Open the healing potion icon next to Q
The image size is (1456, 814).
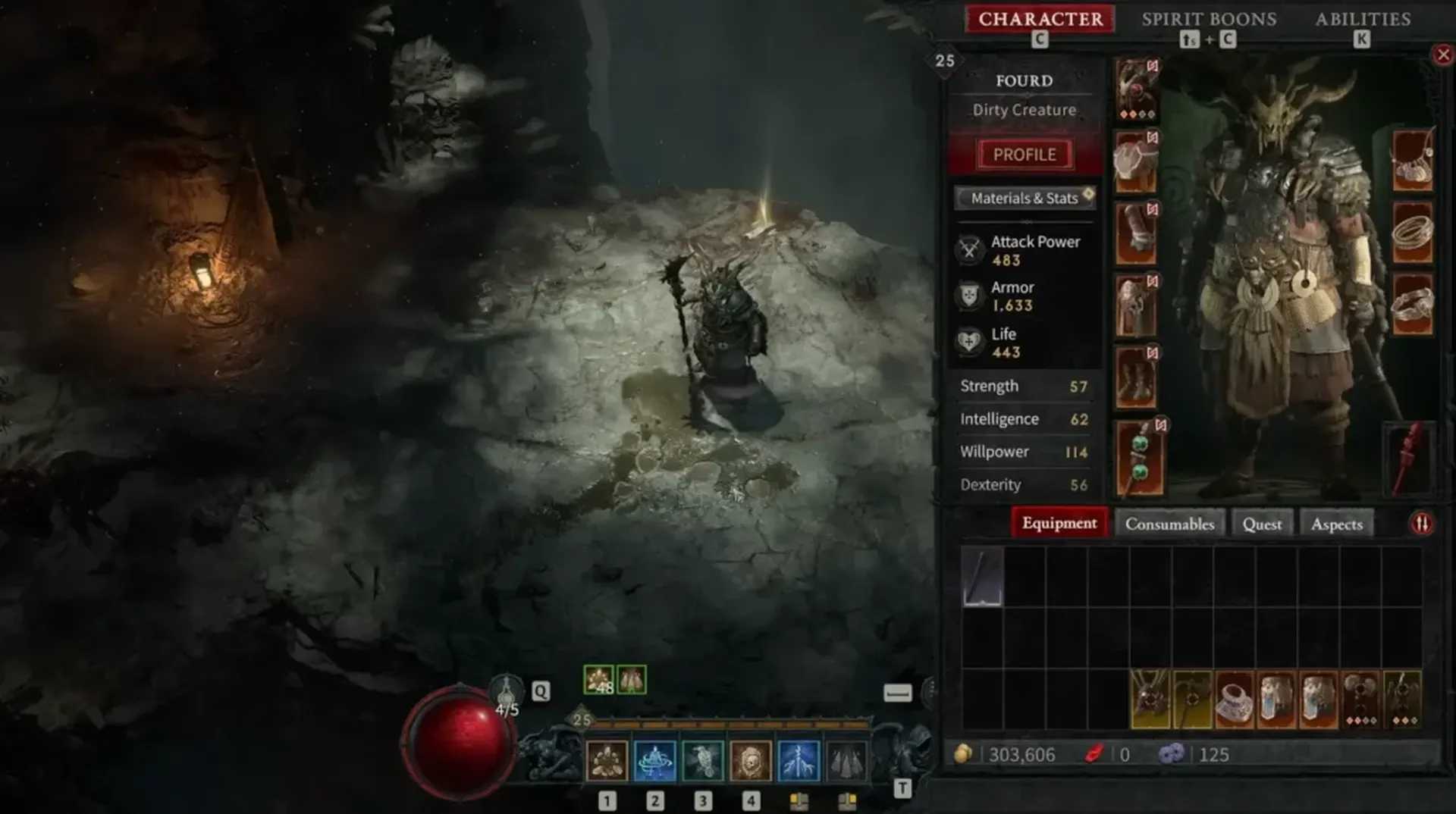point(506,691)
